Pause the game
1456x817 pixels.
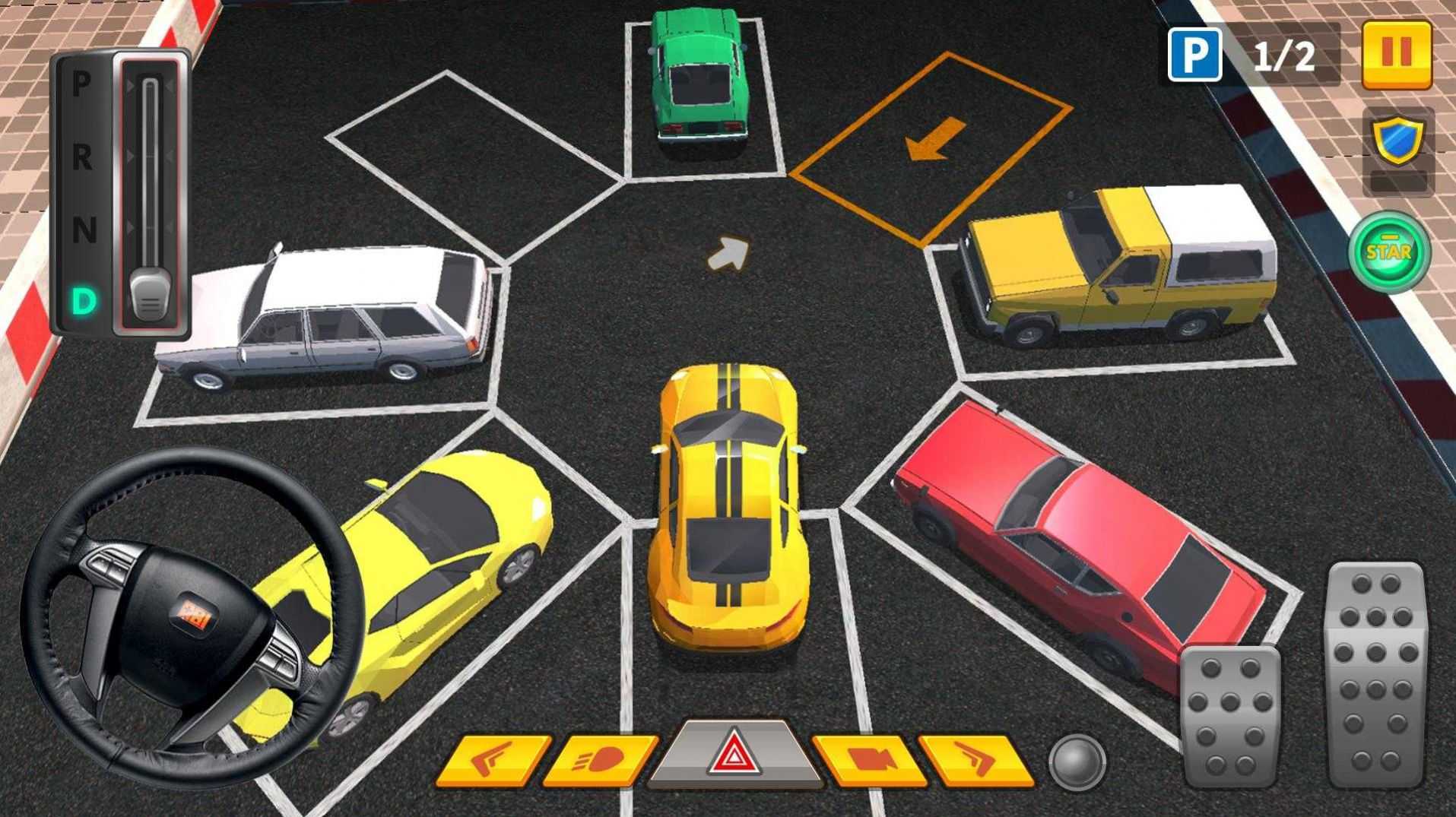1399,53
